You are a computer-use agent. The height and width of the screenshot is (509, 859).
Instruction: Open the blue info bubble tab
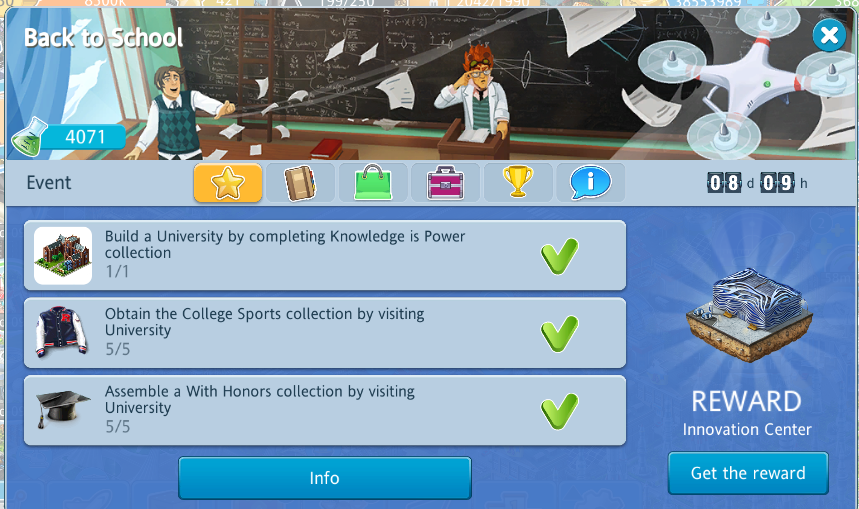(590, 183)
